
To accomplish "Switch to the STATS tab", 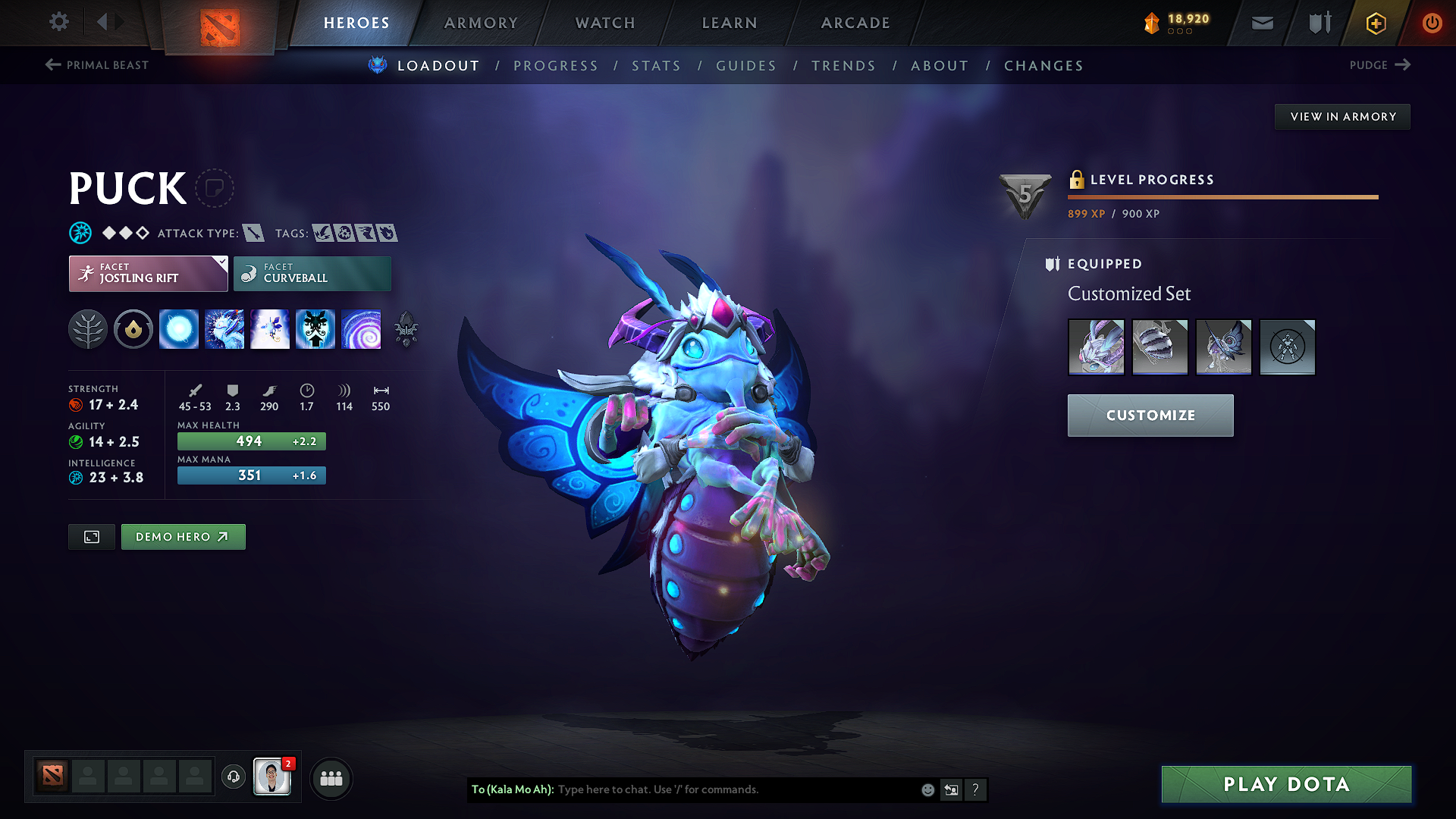I will click(x=657, y=66).
